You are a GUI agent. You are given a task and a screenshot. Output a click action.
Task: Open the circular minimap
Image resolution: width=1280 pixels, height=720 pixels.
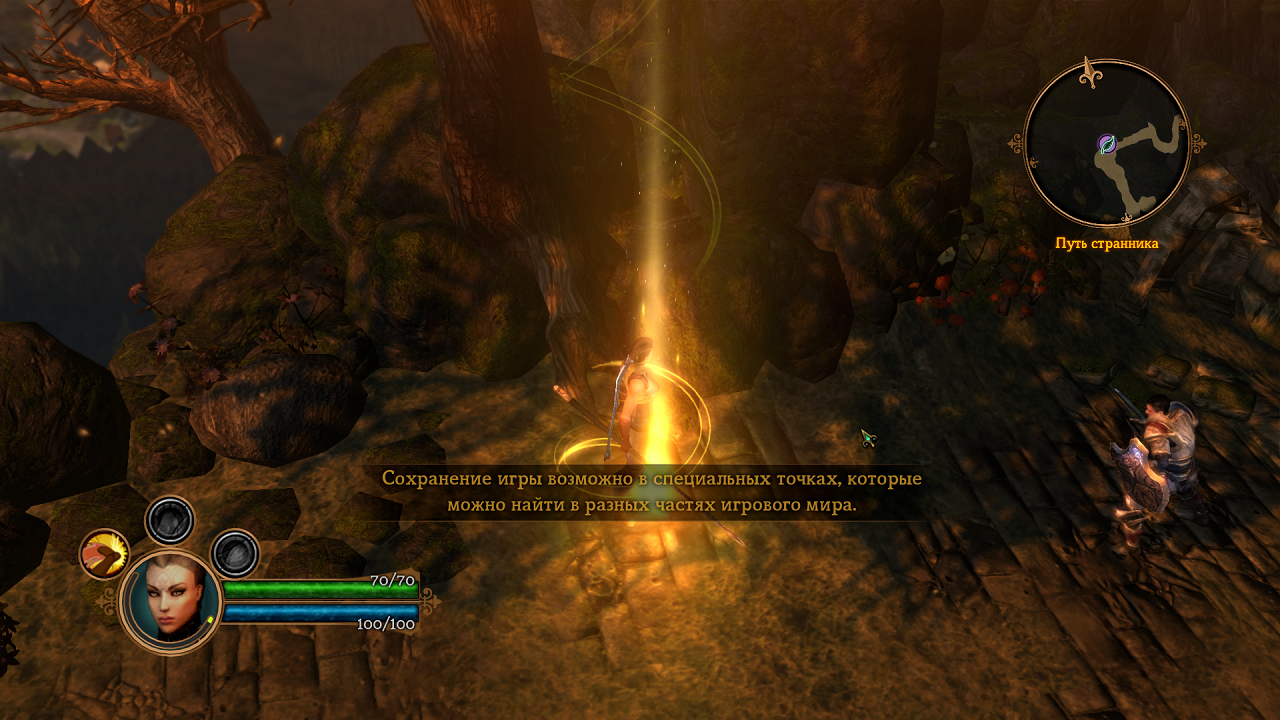click(x=1108, y=143)
